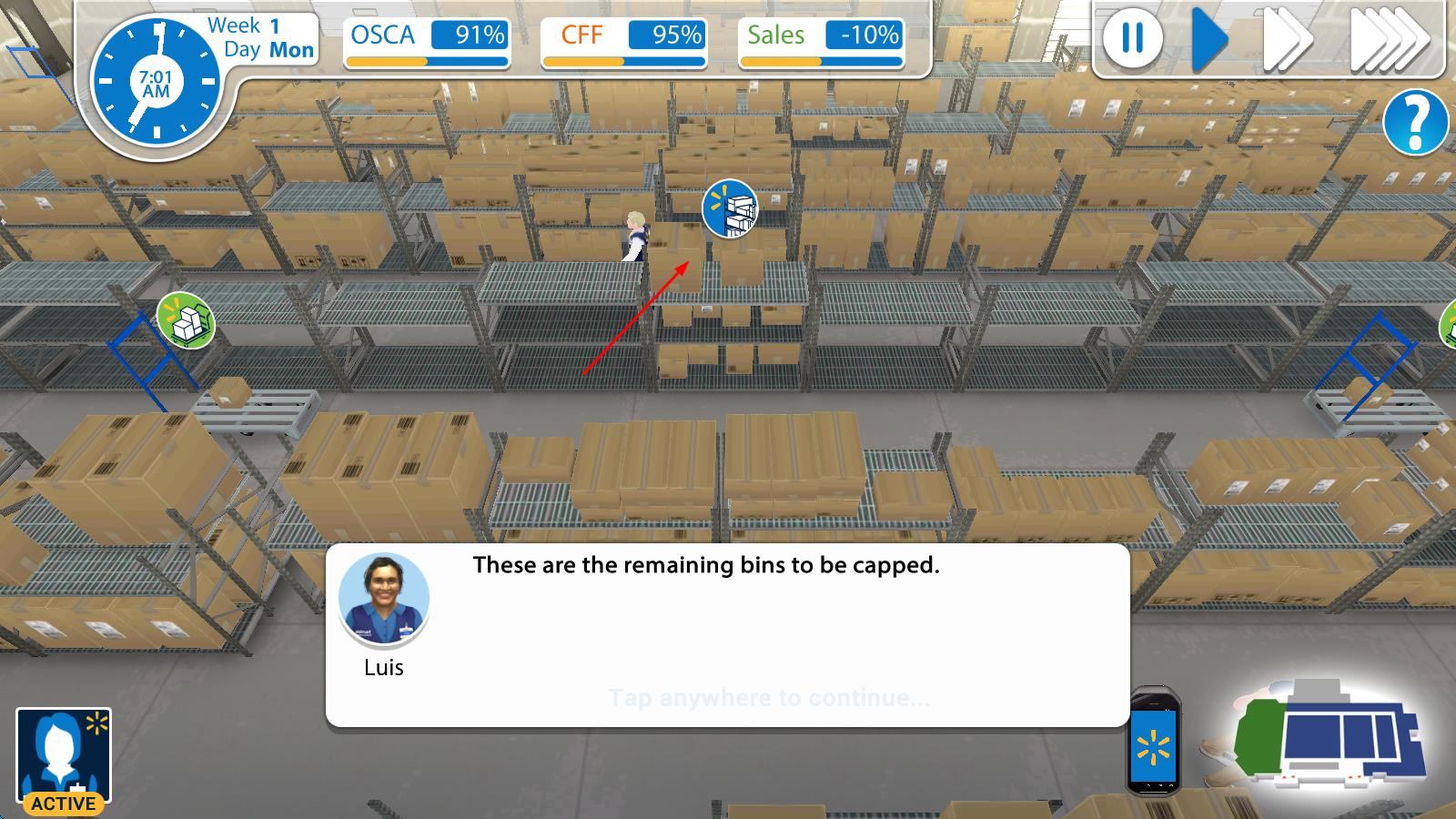1456x819 pixels.
Task: Set triple fast-forward speed
Action: pos(1389,39)
